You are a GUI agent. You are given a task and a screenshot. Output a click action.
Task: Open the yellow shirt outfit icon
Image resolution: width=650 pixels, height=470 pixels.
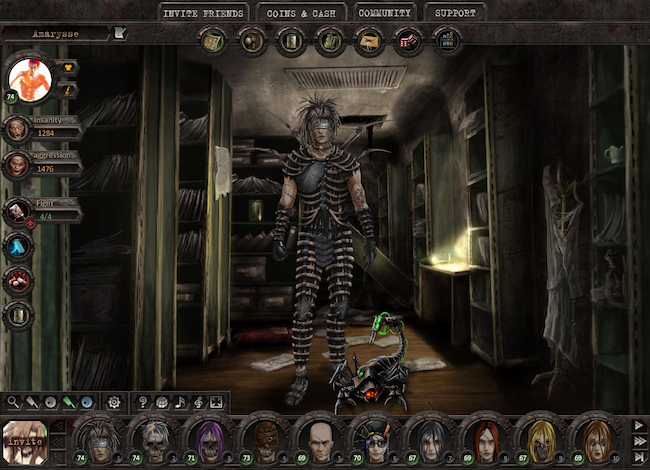coord(68,67)
